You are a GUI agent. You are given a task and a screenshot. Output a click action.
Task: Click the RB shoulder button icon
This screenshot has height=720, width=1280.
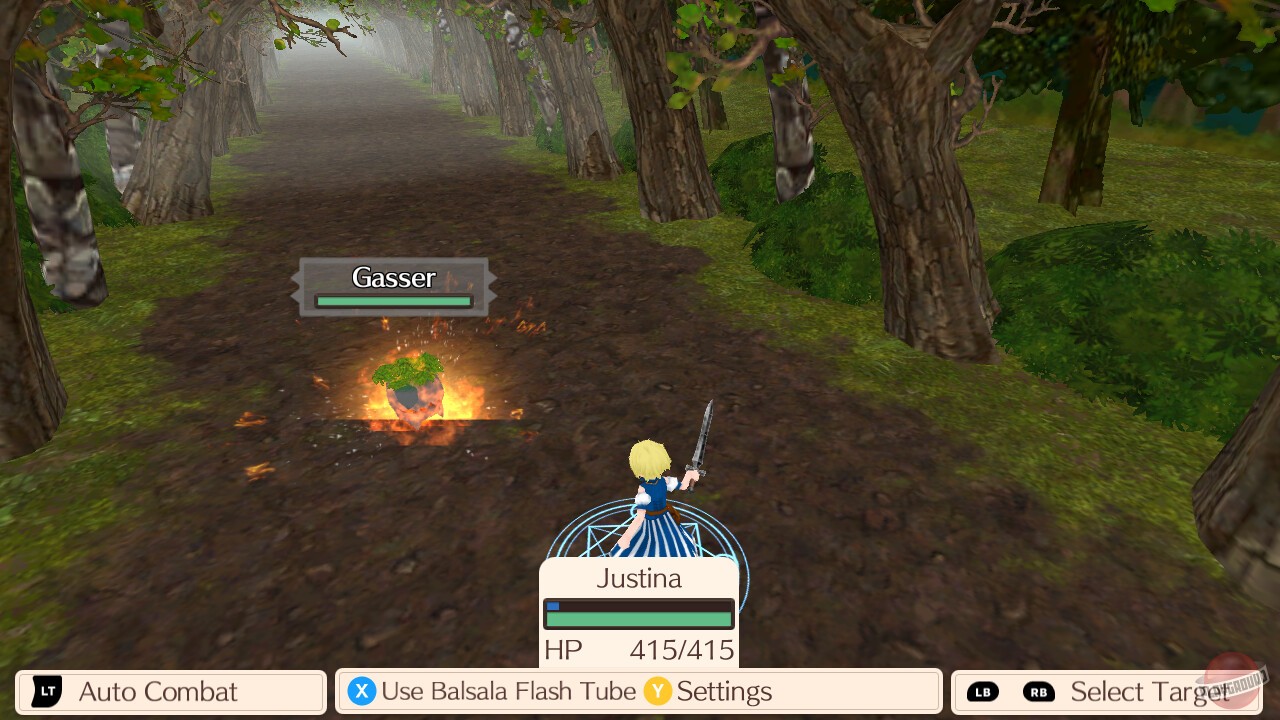click(x=1038, y=691)
